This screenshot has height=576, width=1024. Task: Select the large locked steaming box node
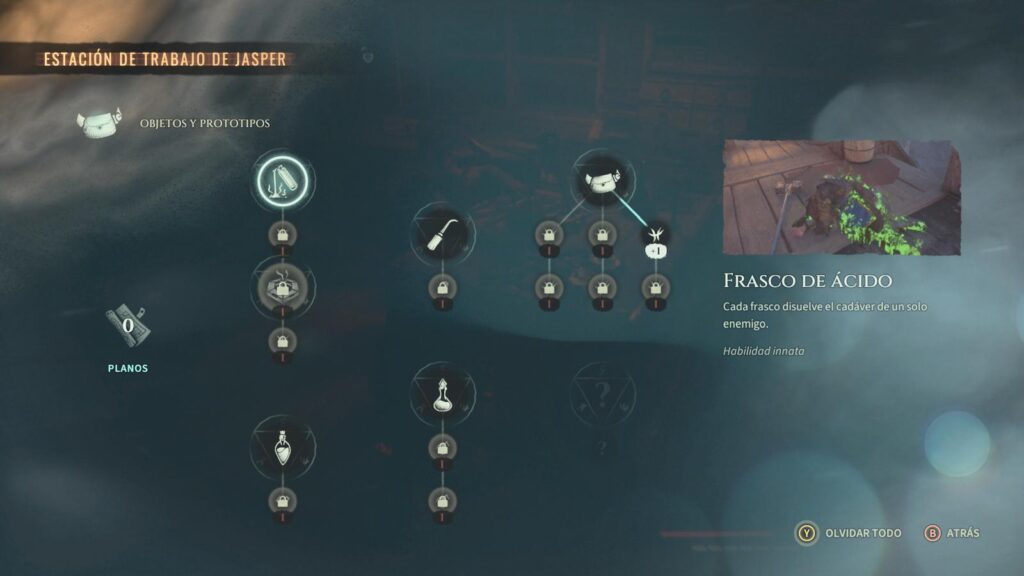coord(284,288)
